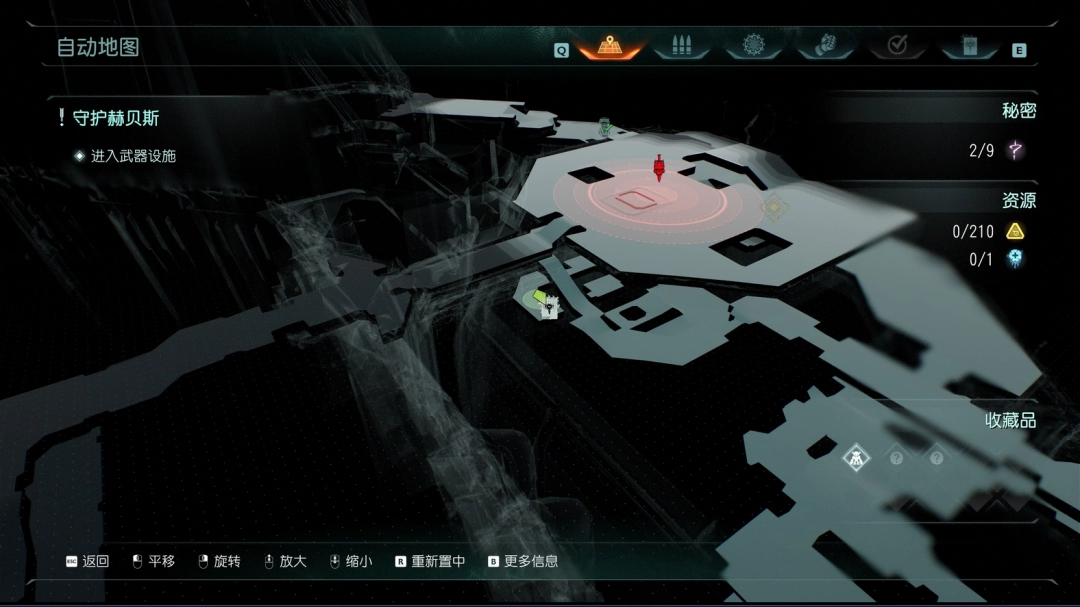This screenshot has height=607, width=1080.
Task: Select the 进入武器设施 objective entry
Action: point(133,156)
